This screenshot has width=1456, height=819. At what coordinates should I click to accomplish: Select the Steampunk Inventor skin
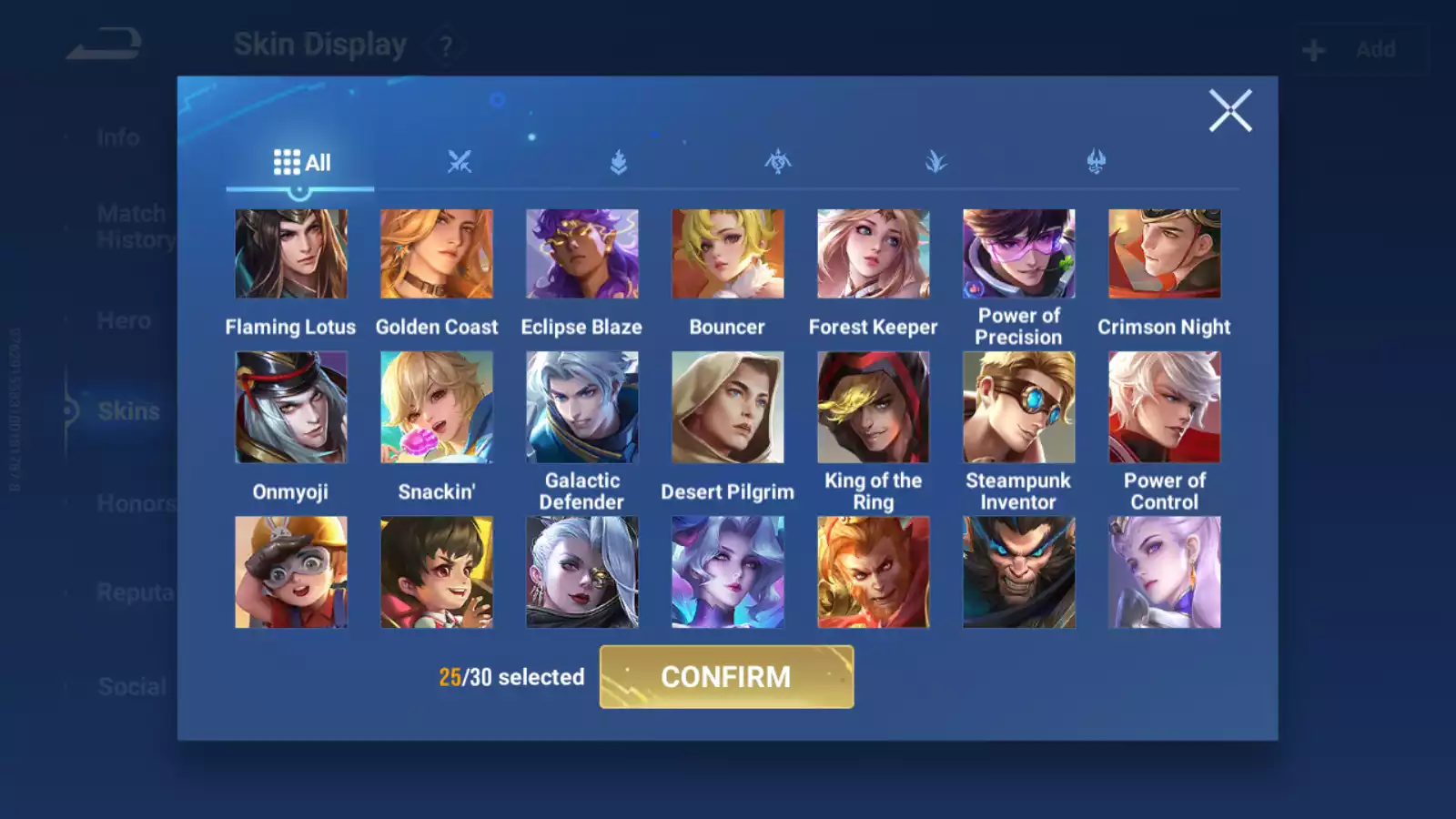coord(1019,408)
